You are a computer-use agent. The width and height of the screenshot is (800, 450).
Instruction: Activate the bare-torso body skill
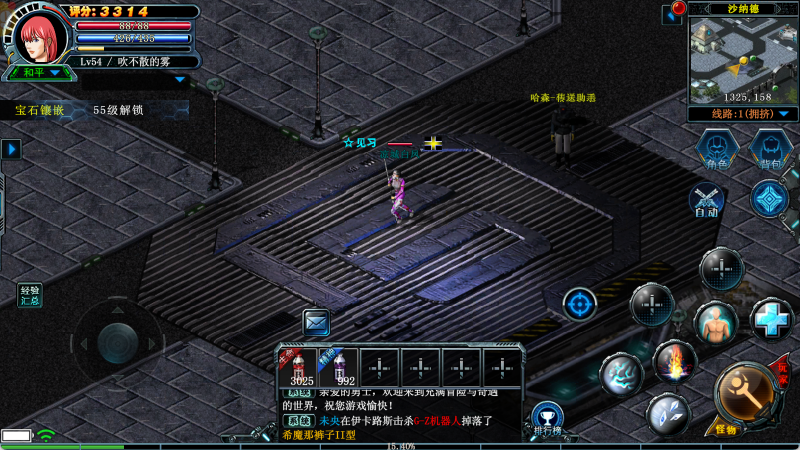[716, 322]
